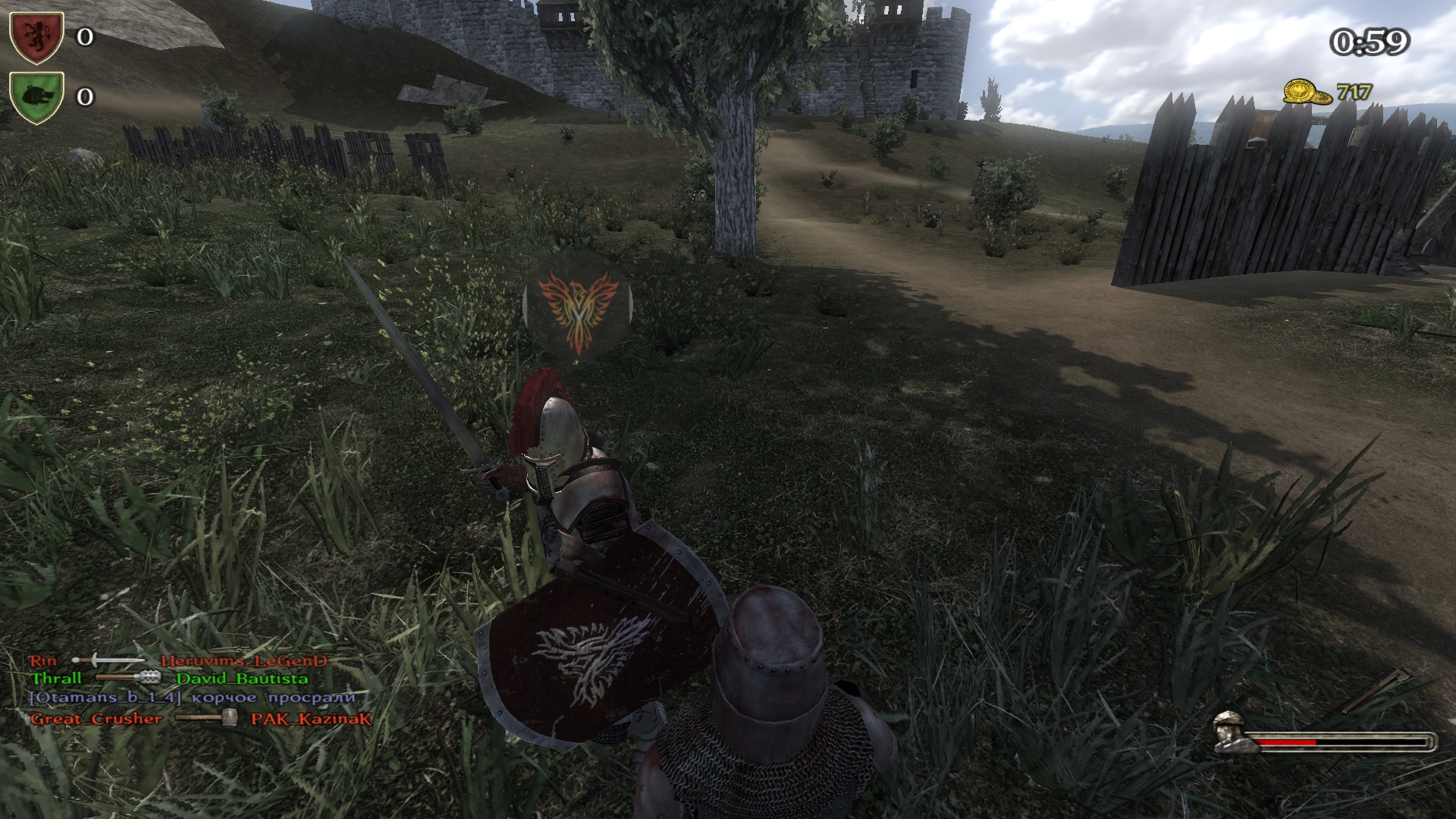
Task: Click the green boar team banner
Action: click(x=36, y=97)
